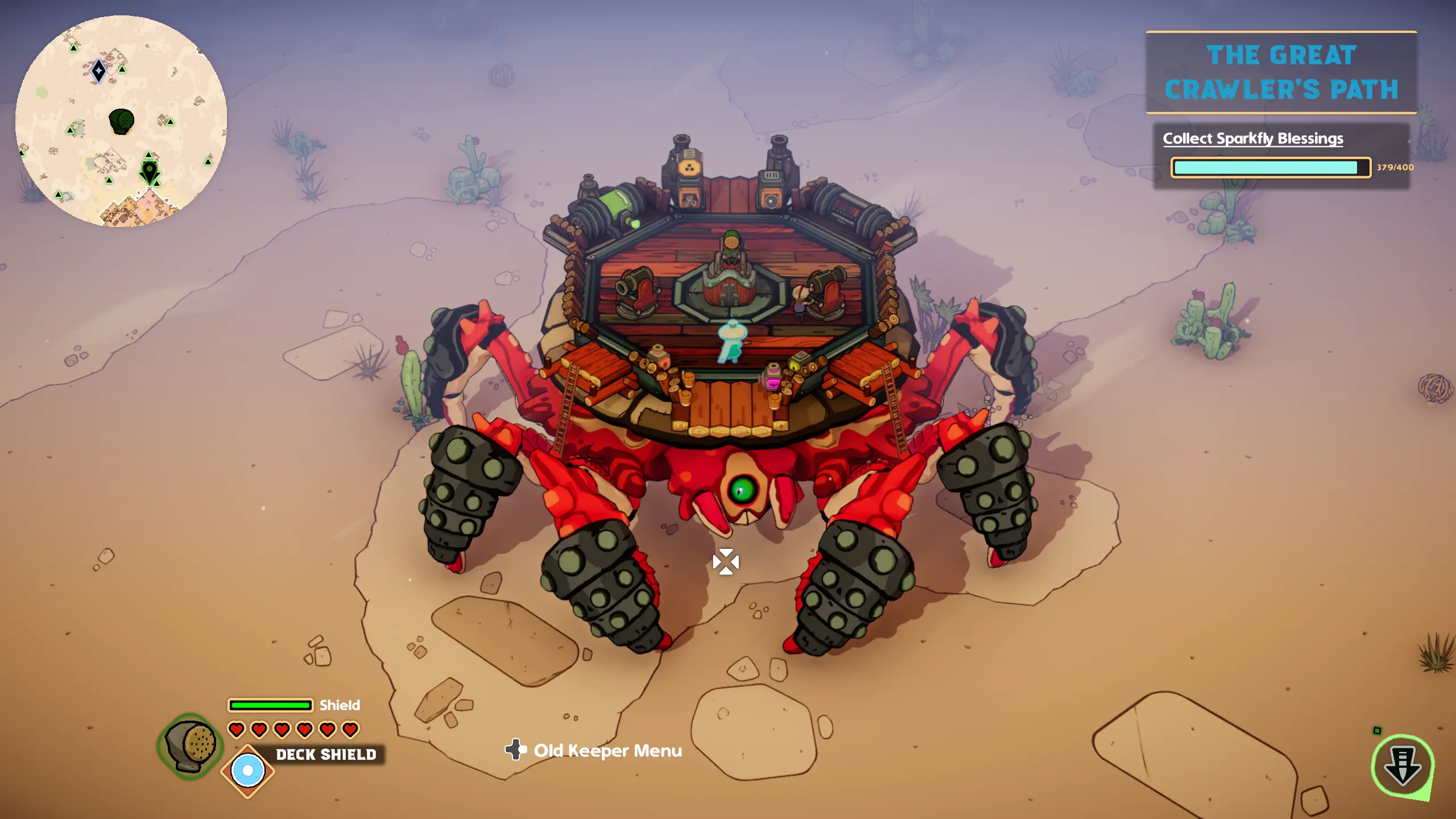The height and width of the screenshot is (819, 1456).
Task: Select the black pin marker on minimap
Action: point(150,171)
